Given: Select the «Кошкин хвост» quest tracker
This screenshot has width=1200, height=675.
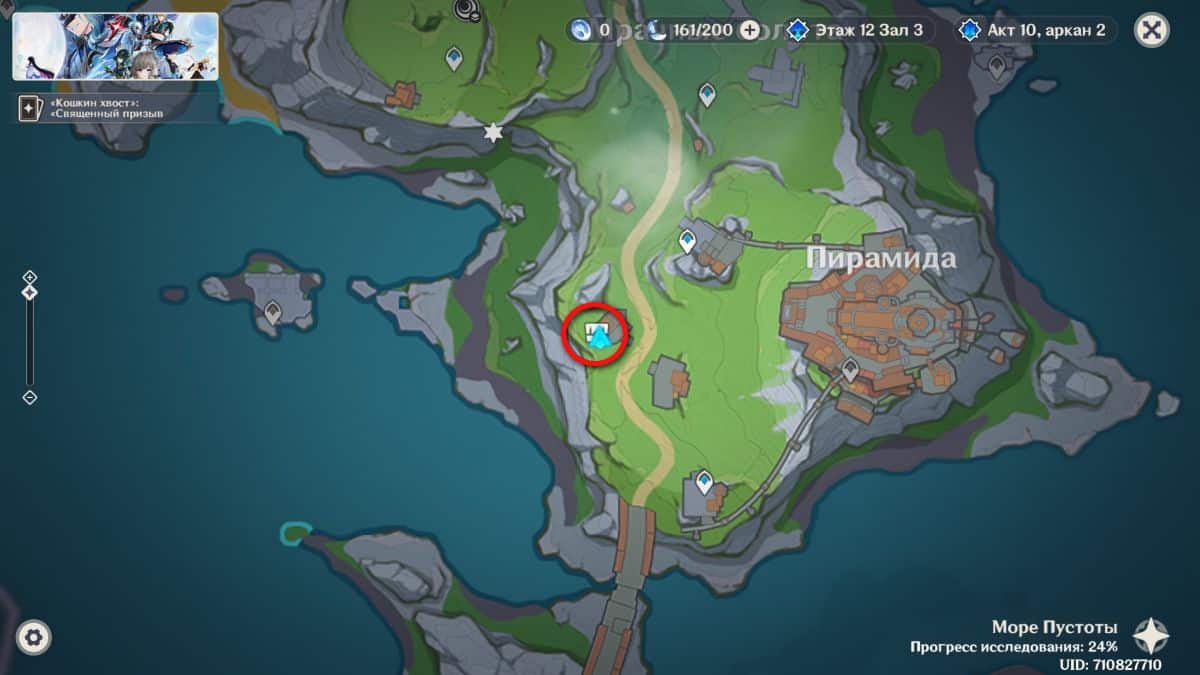Looking at the screenshot, I should [x=110, y=107].
